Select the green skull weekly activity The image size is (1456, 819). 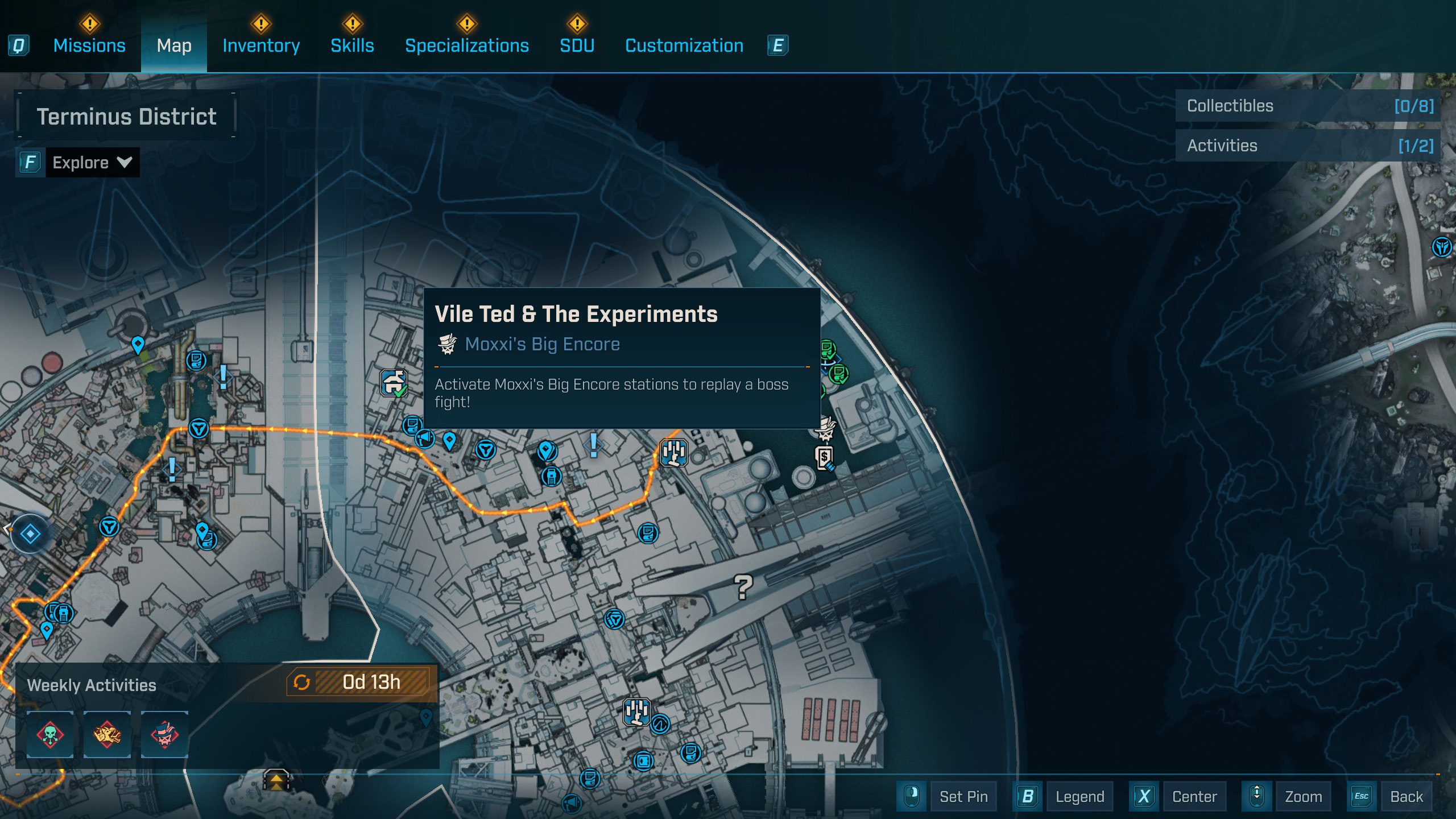point(50,734)
